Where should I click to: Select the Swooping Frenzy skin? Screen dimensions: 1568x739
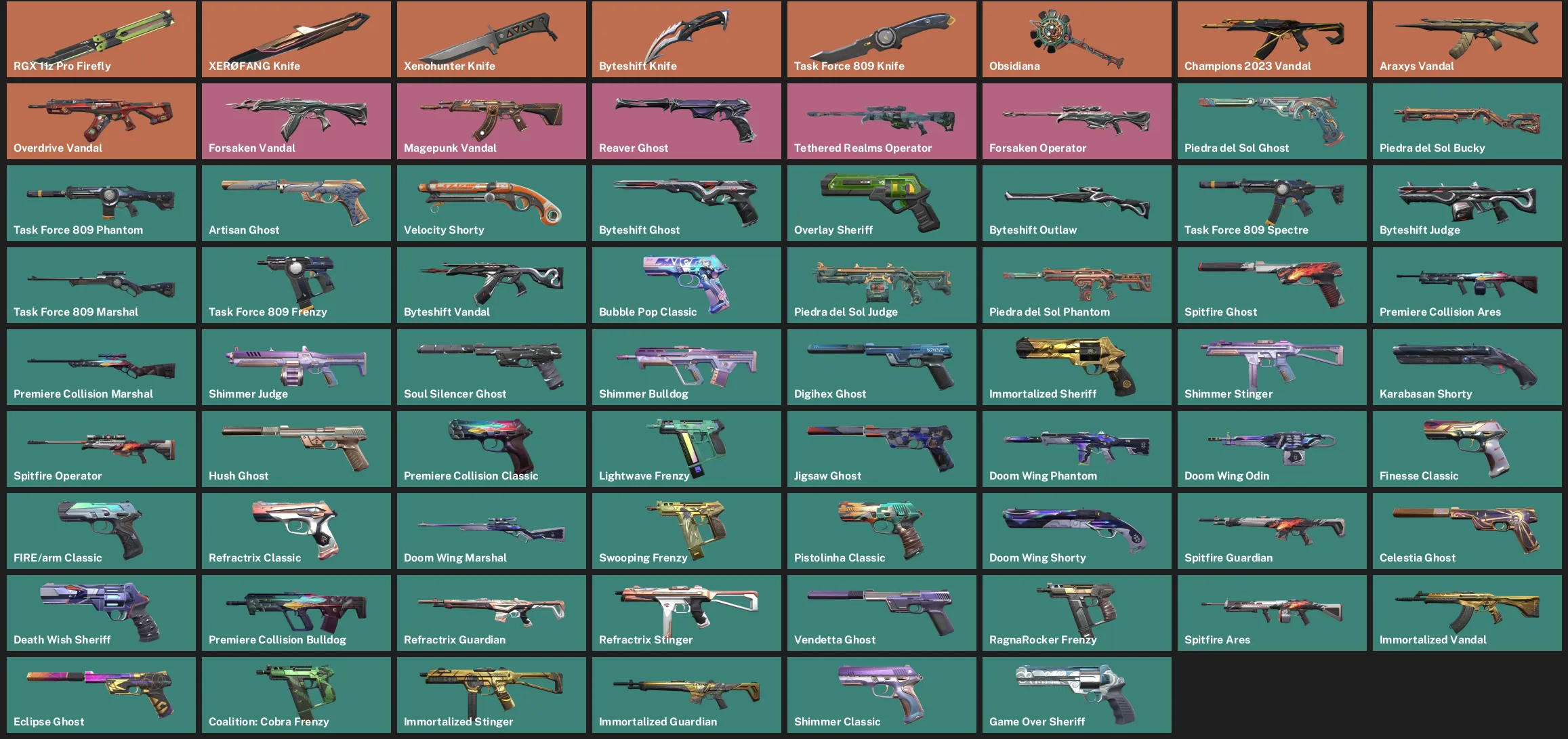[686, 530]
